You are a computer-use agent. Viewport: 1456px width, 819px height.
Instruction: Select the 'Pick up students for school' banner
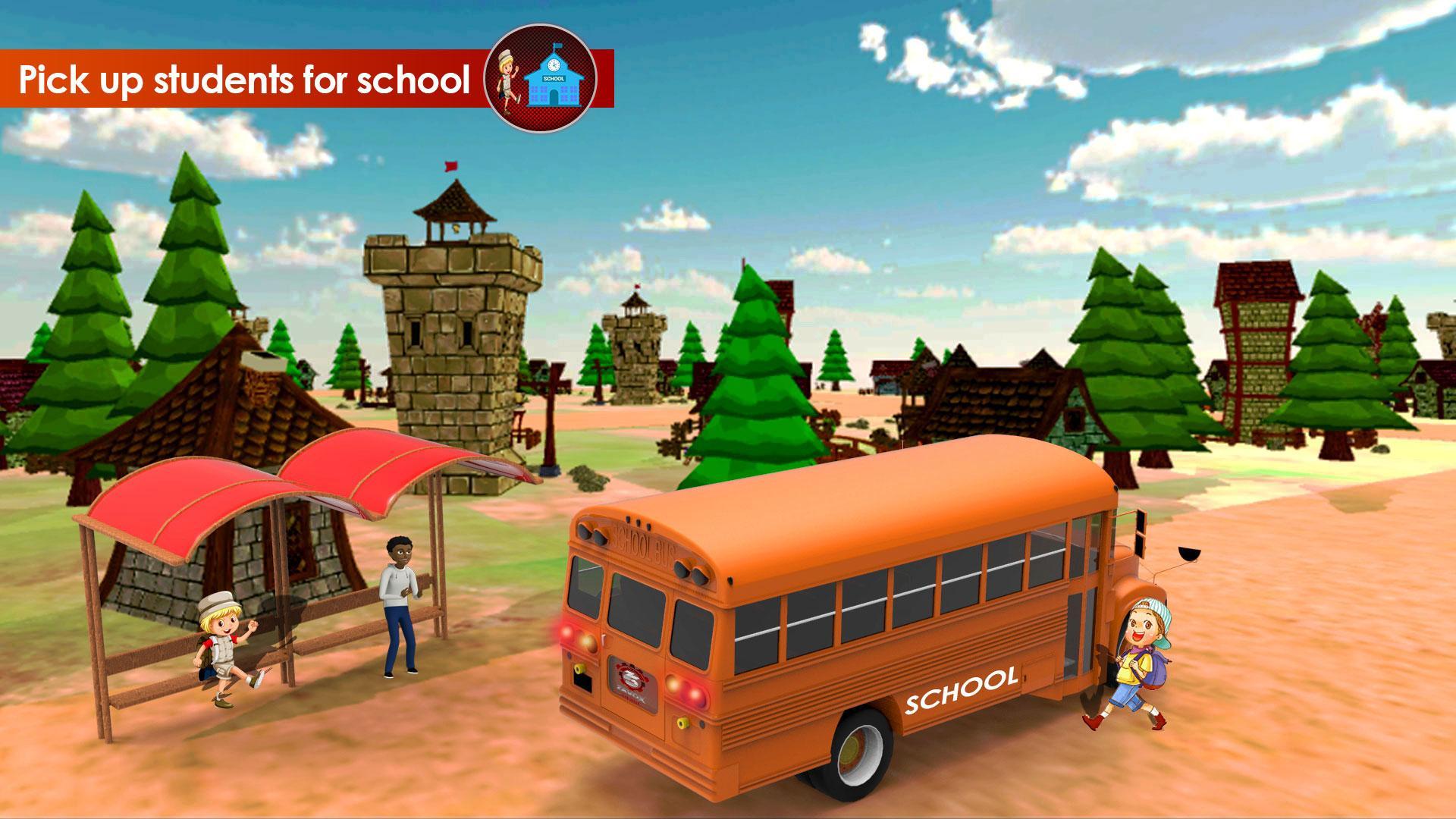(x=243, y=79)
